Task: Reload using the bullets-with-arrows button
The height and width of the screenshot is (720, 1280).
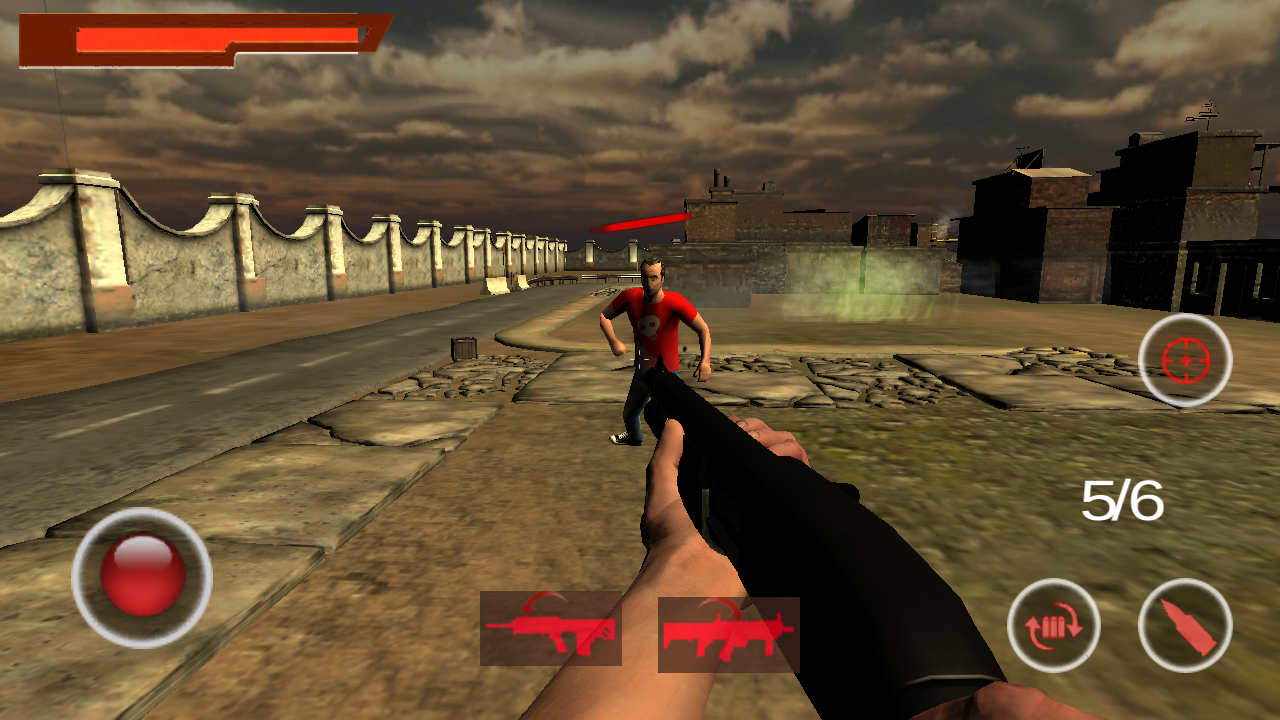Action: click(x=1053, y=626)
